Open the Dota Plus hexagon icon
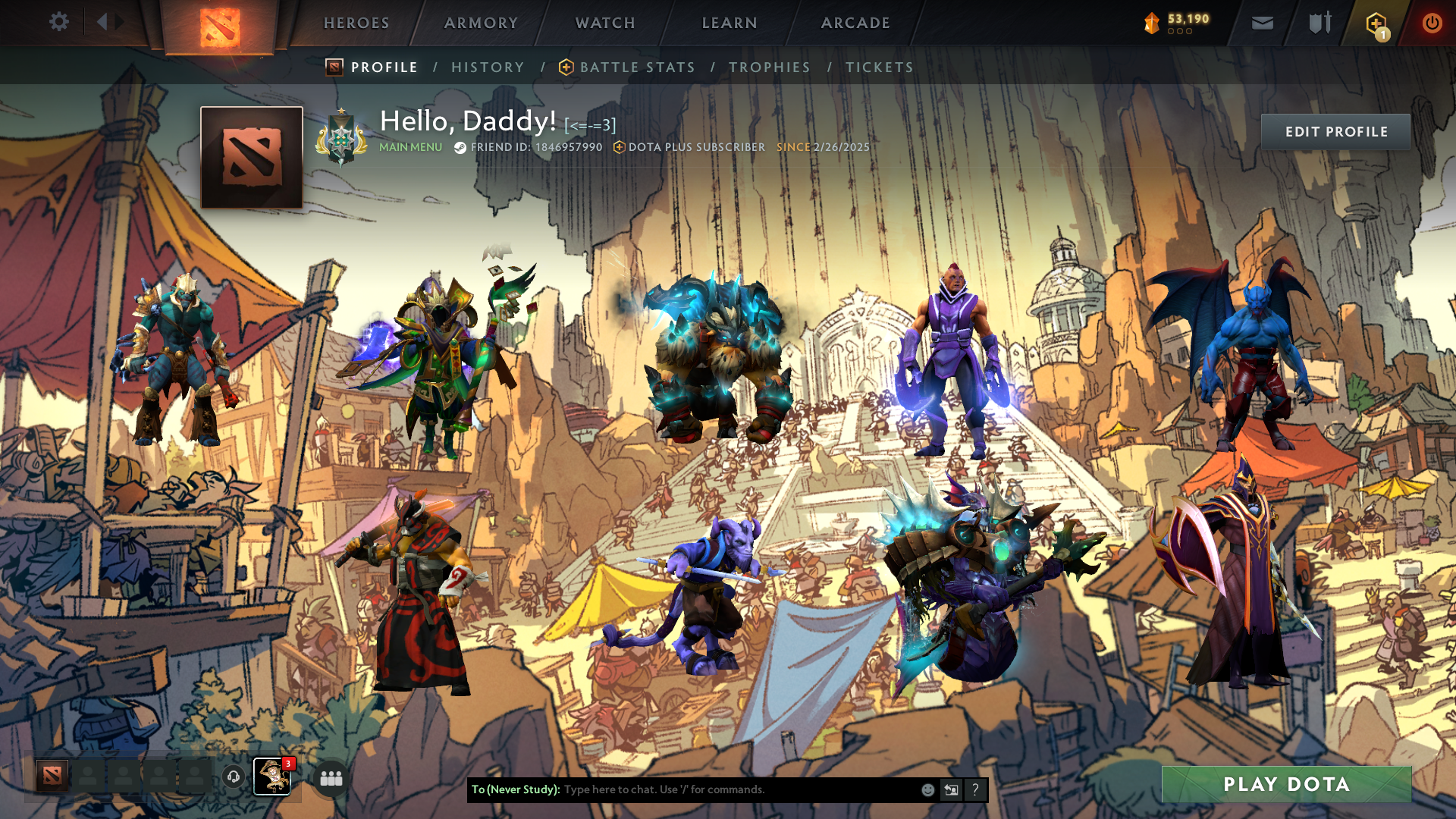The width and height of the screenshot is (1456, 819). [x=1376, y=24]
